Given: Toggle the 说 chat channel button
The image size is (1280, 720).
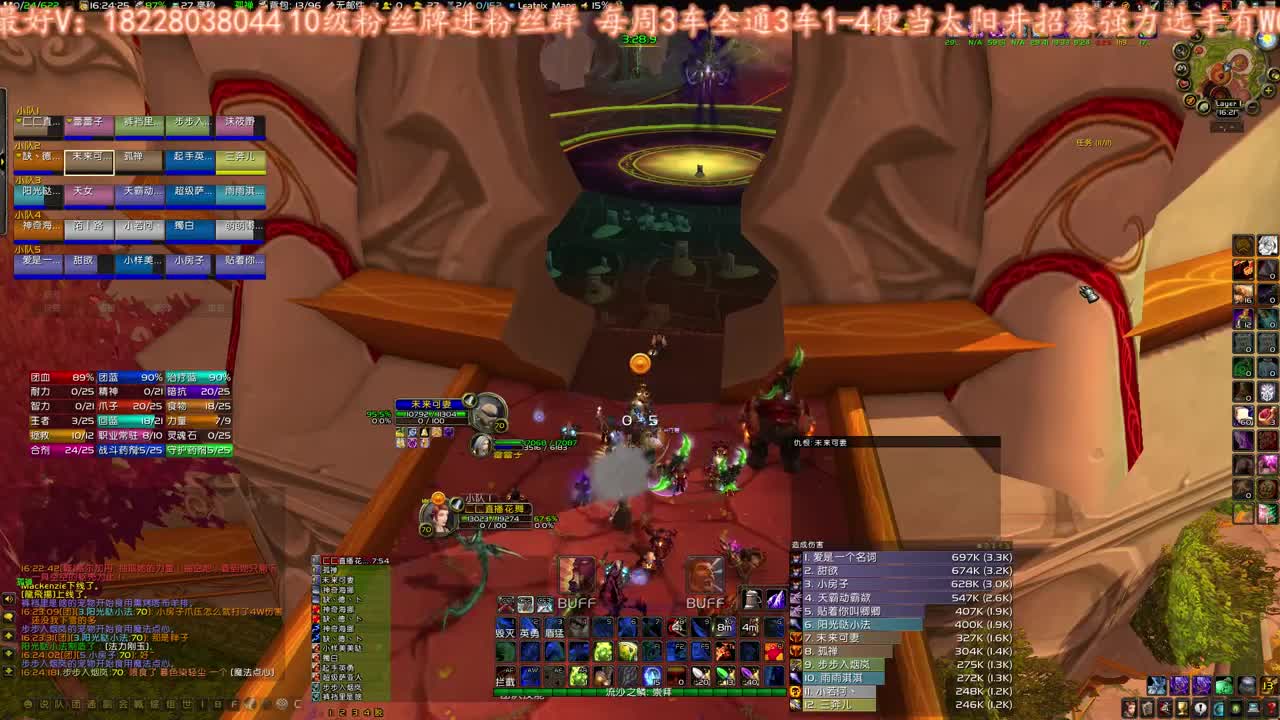Looking at the screenshot, I should (x=42, y=704).
